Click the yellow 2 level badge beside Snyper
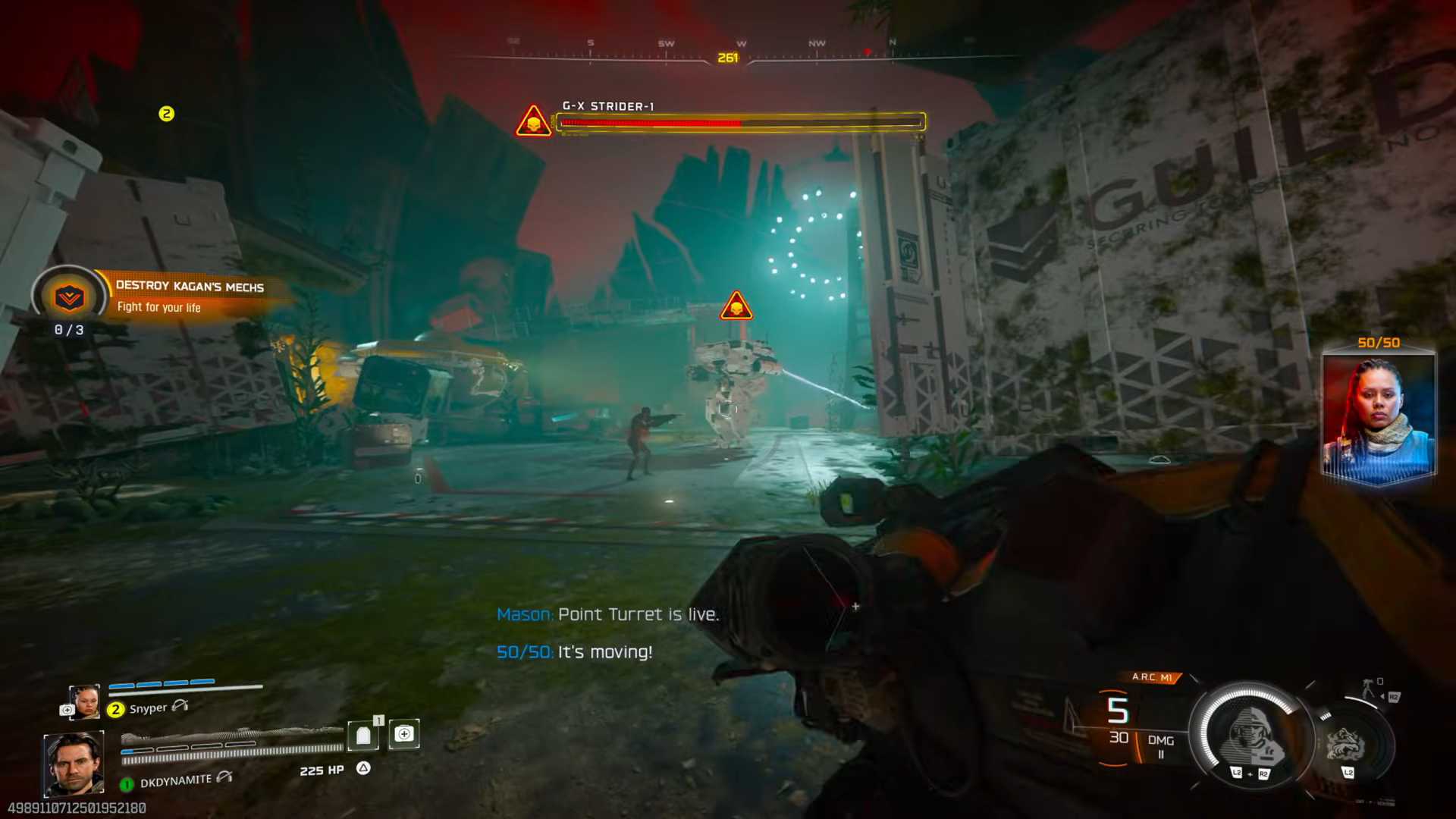Image resolution: width=1456 pixels, height=819 pixels. click(x=115, y=708)
